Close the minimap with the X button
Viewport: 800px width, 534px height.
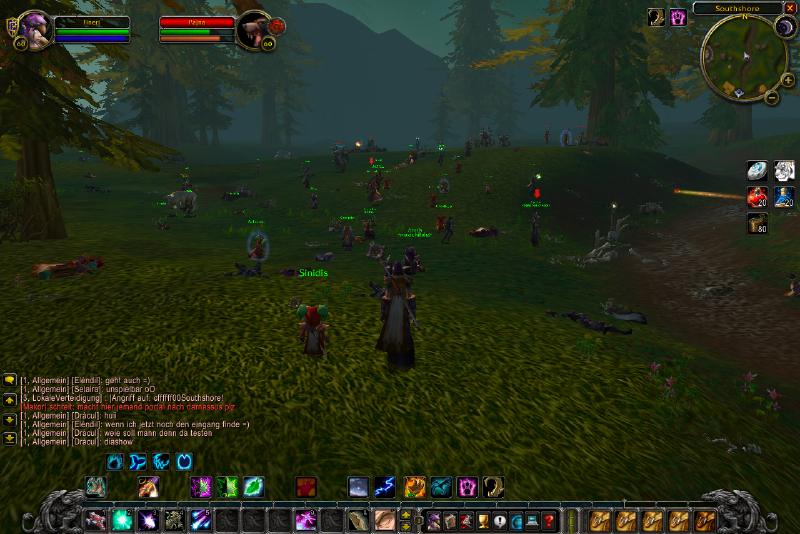(790, 8)
